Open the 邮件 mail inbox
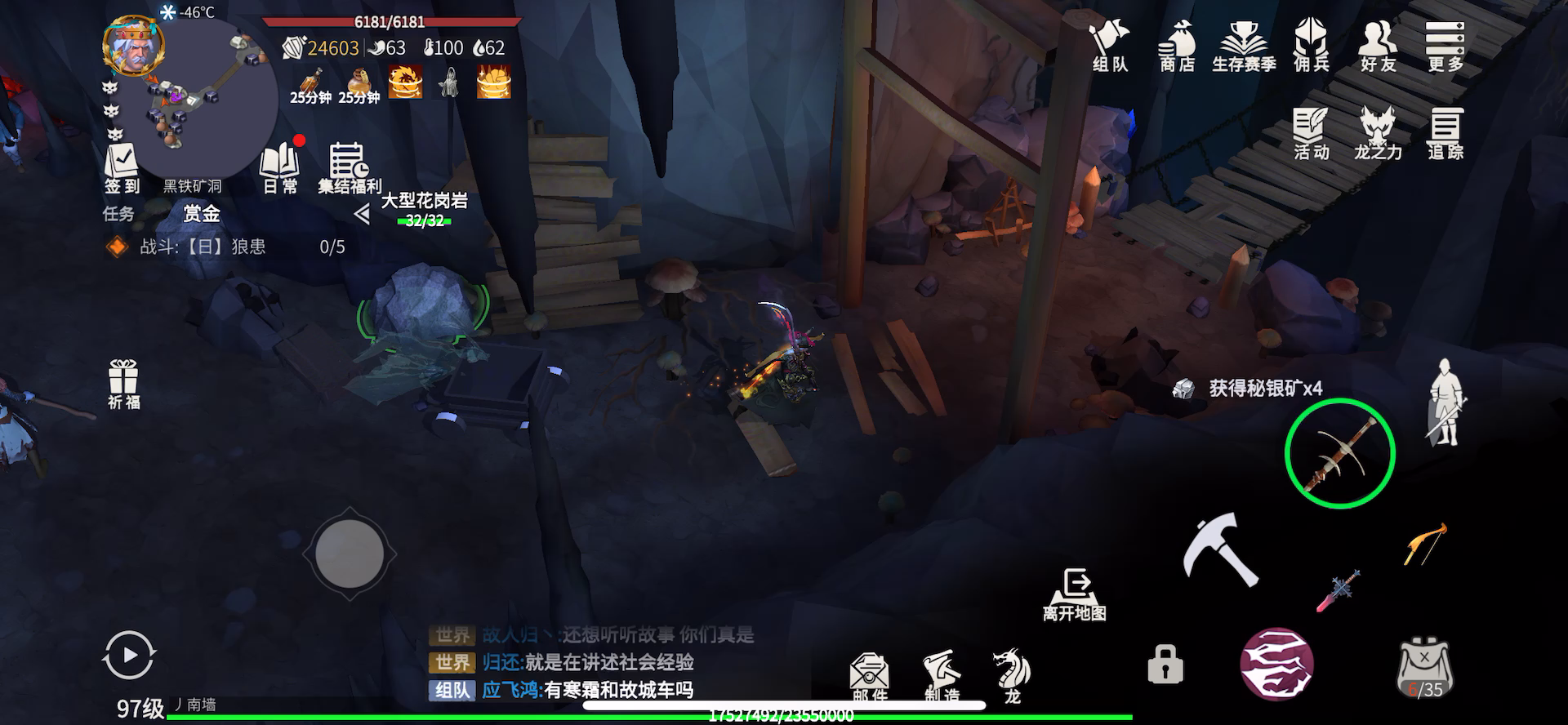Screen dimensions: 1568x725 870,676
